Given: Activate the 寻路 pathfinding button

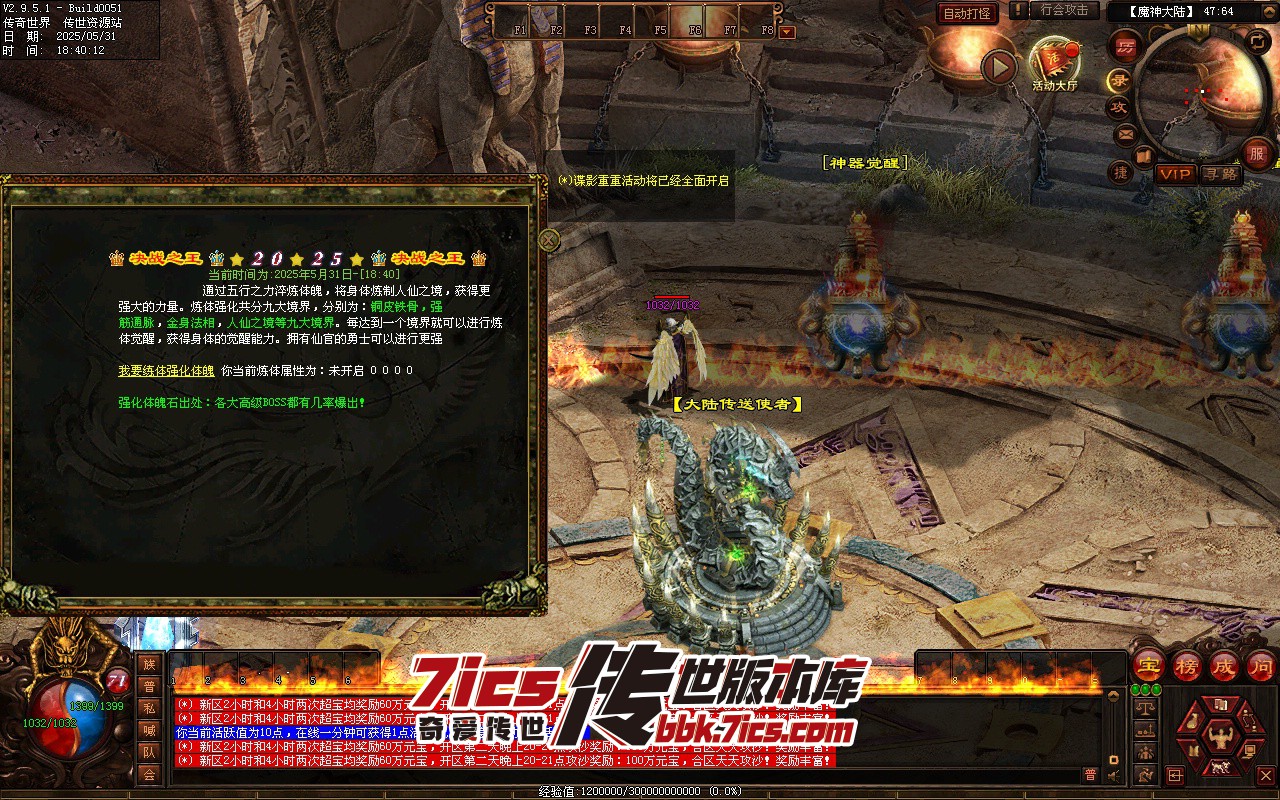Looking at the screenshot, I should coord(1220,174).
